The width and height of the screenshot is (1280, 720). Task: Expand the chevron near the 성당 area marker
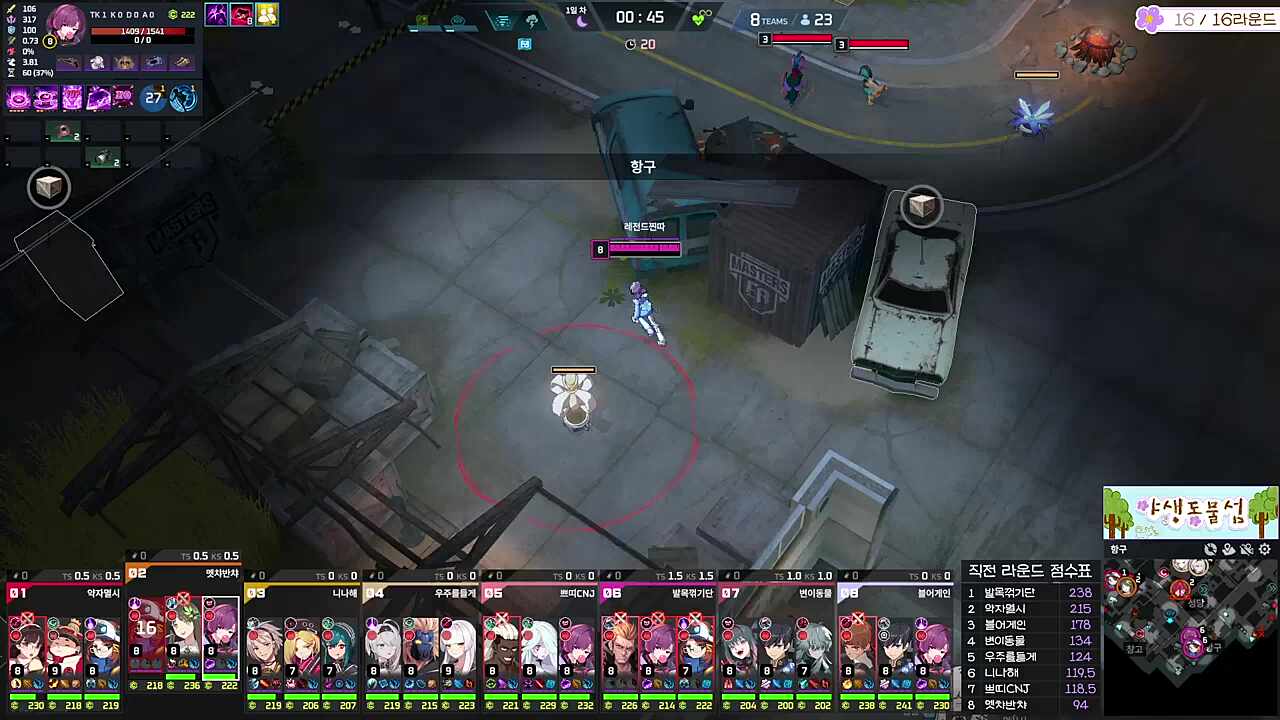1203,589
